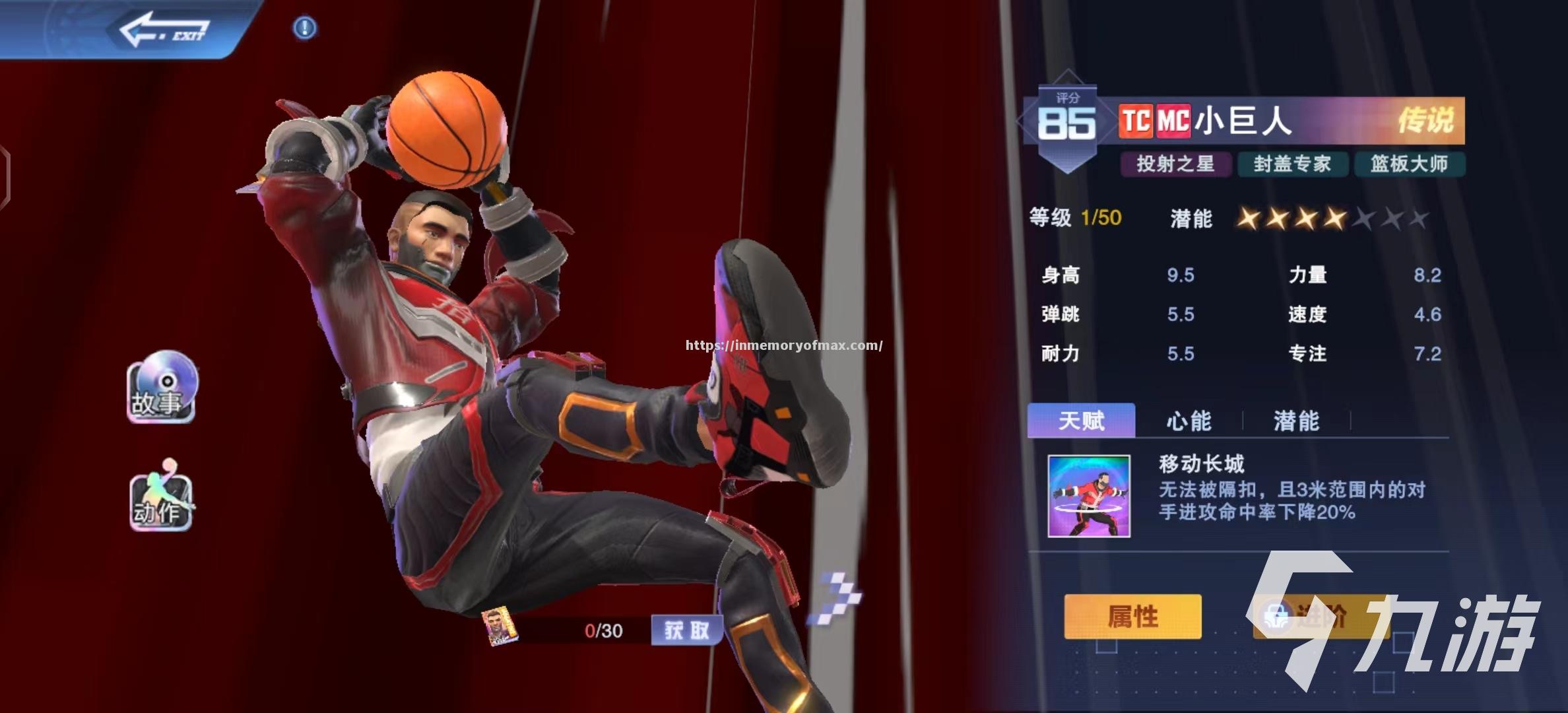Select the 移动长城 talent skill icon
This screenshot has width=1568, height=713.
click(x=1089, y=496)
